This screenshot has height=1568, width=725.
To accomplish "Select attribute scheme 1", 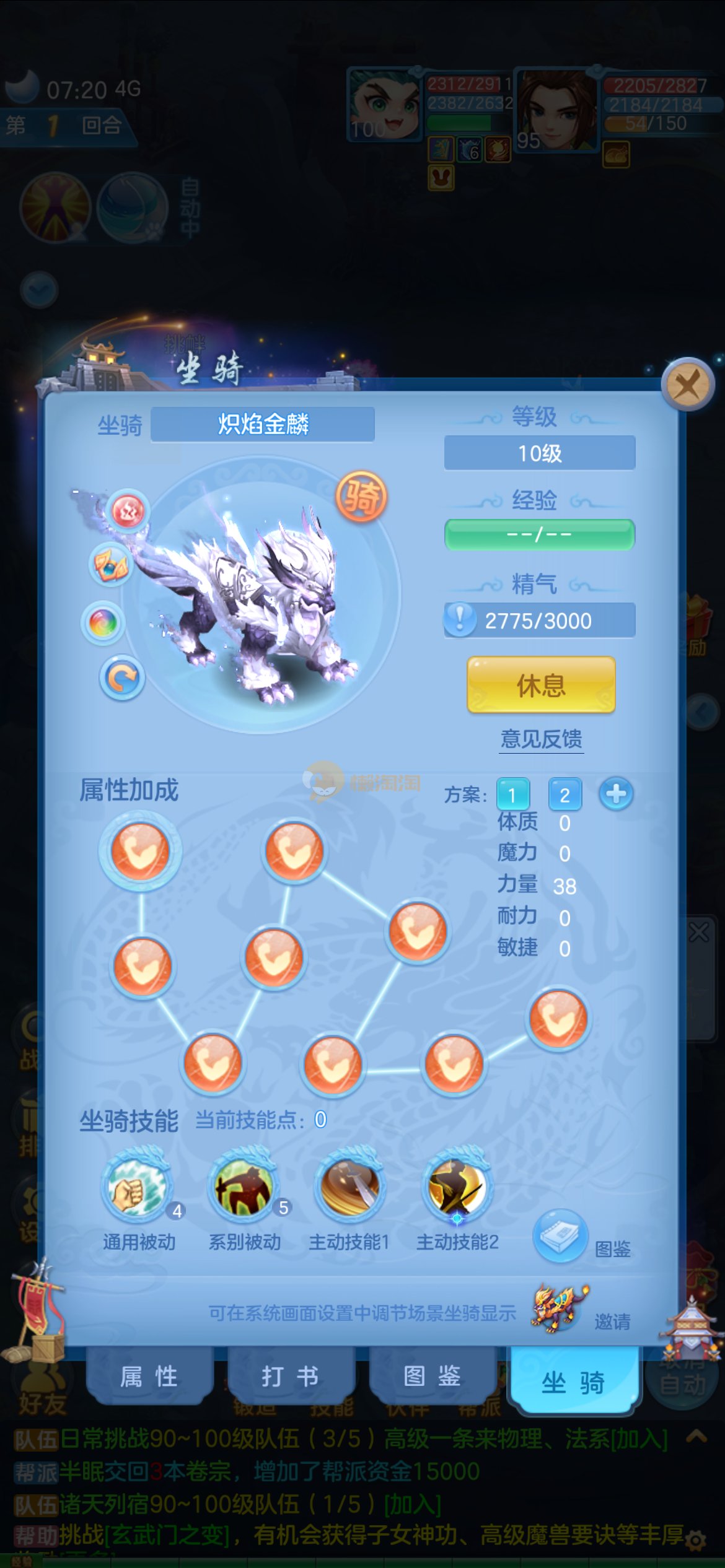I will click(513, 795).
